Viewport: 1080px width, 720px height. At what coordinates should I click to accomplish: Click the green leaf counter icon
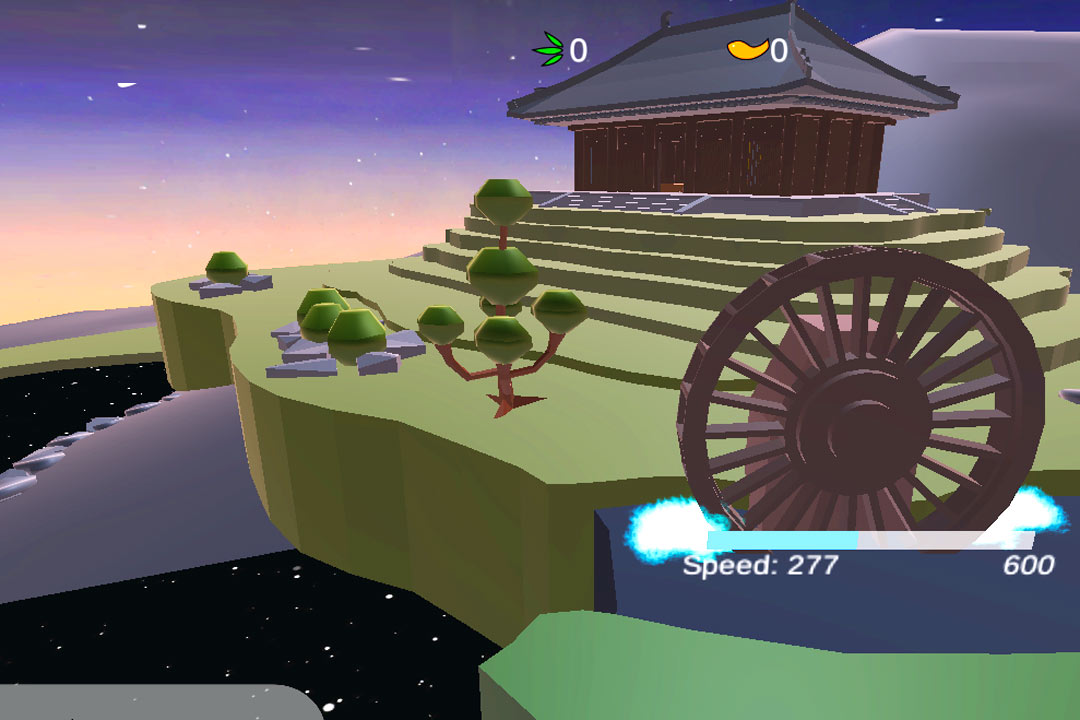click(549, 49)
